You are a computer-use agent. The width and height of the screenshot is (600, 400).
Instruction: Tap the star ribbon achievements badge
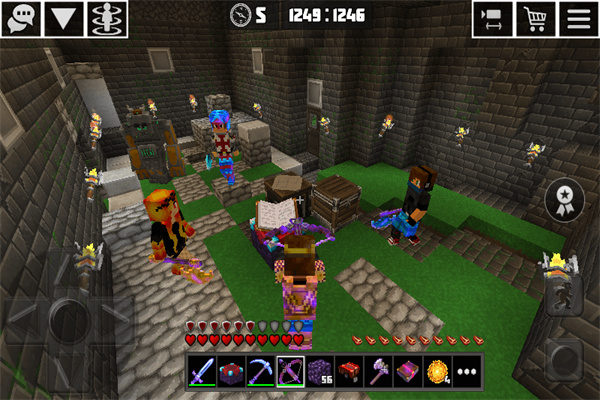tap(563, 198)
